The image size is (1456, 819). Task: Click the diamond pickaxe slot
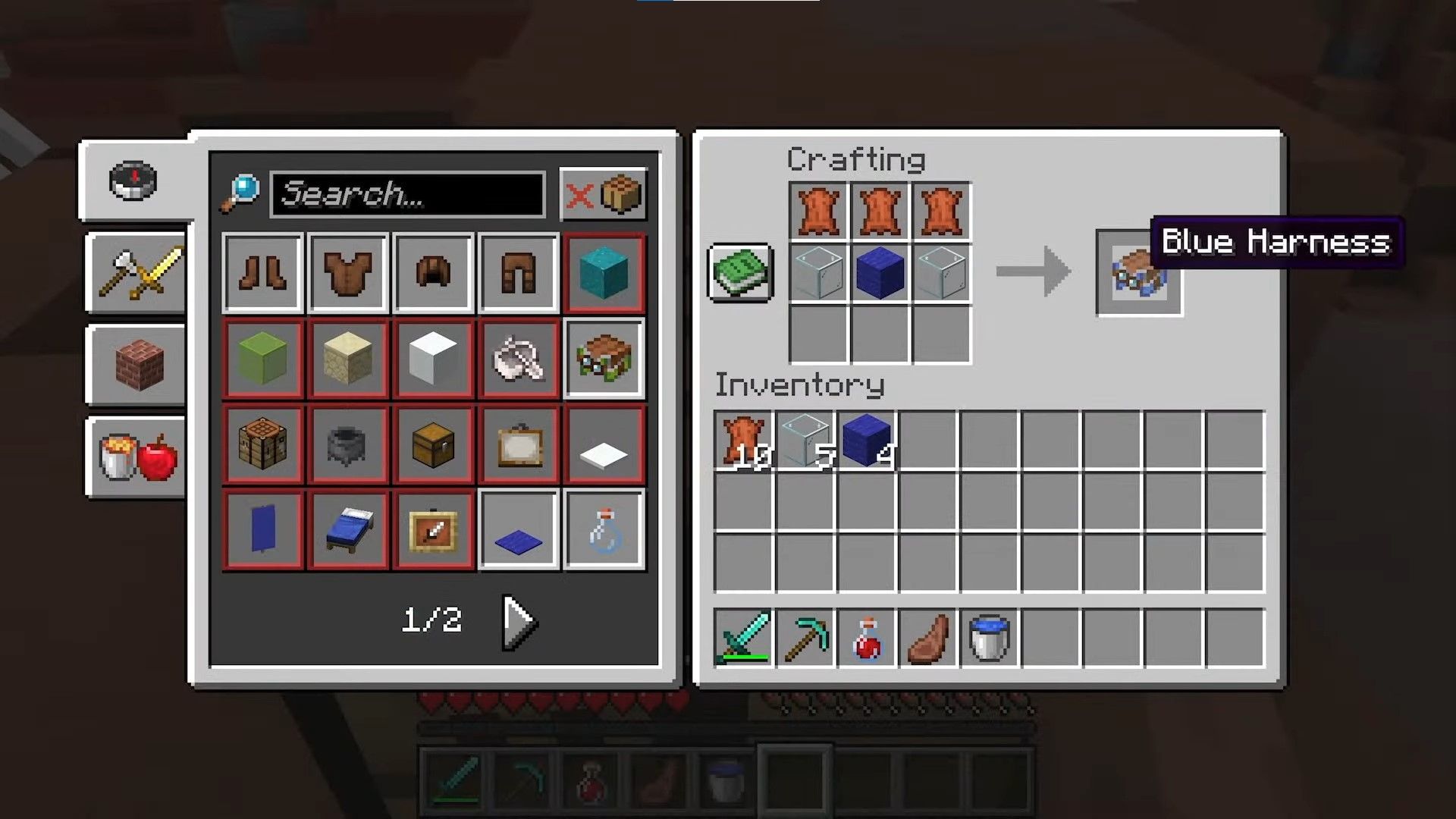805,639
